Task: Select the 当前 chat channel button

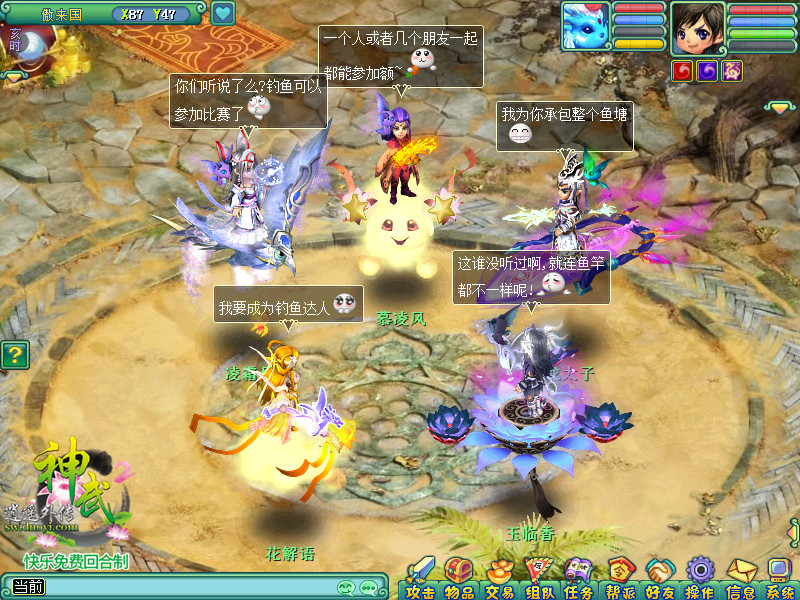Action: pyautogui.click(x=28, y=587)
